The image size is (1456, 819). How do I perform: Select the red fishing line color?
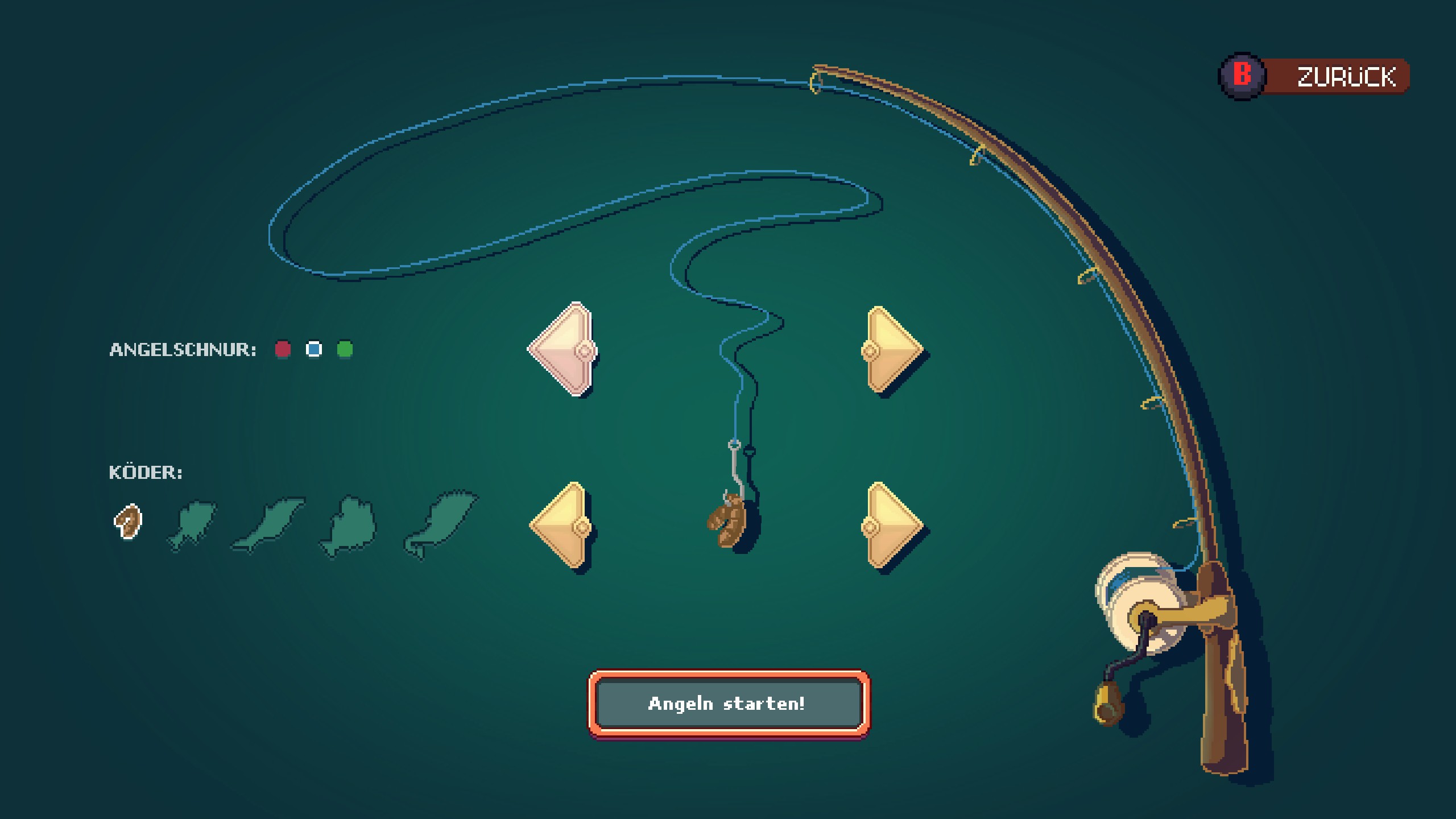[x=283, y=349]
